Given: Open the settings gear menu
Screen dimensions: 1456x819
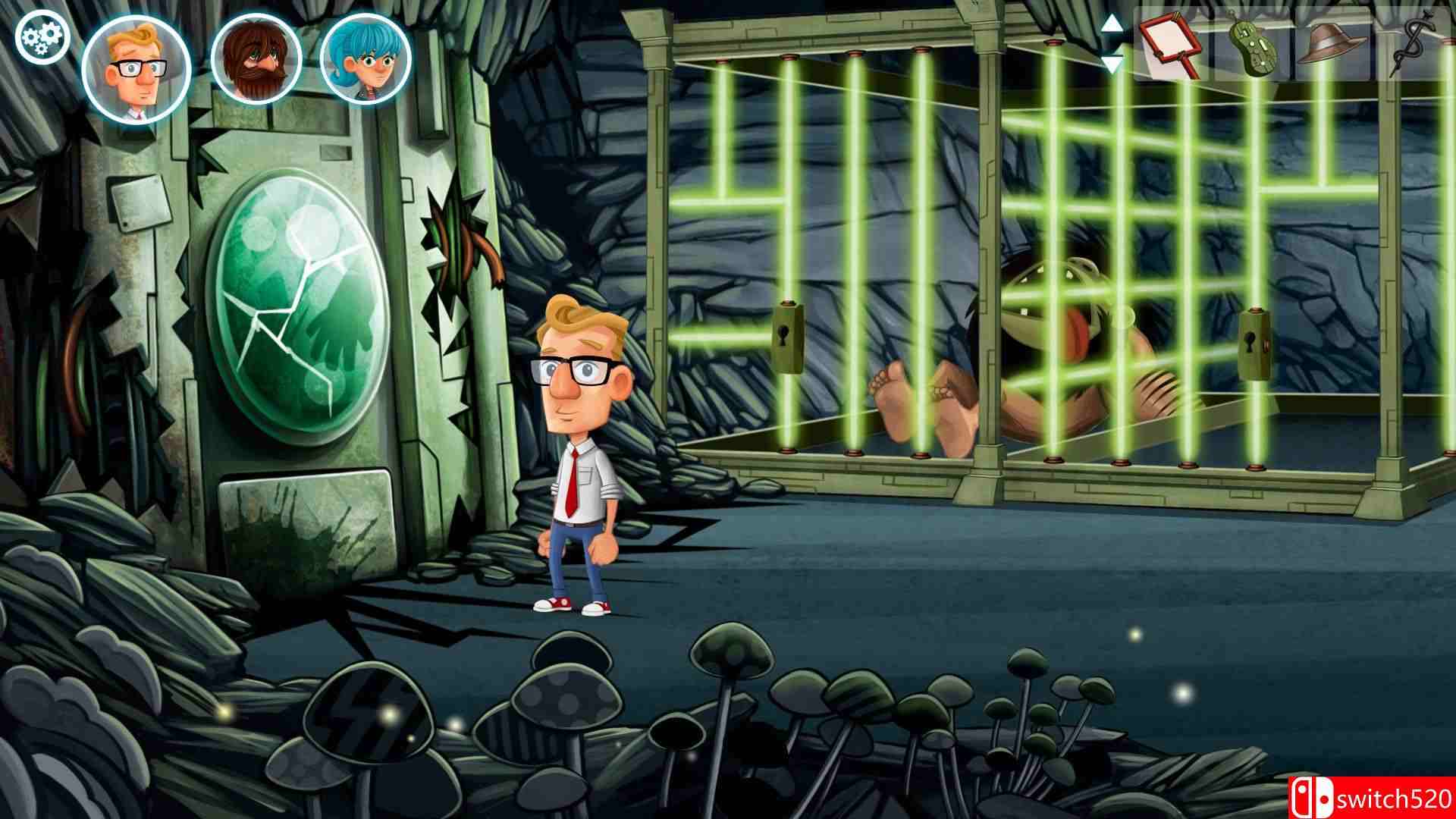Looking at the screenshot, I should coord(43,36).
